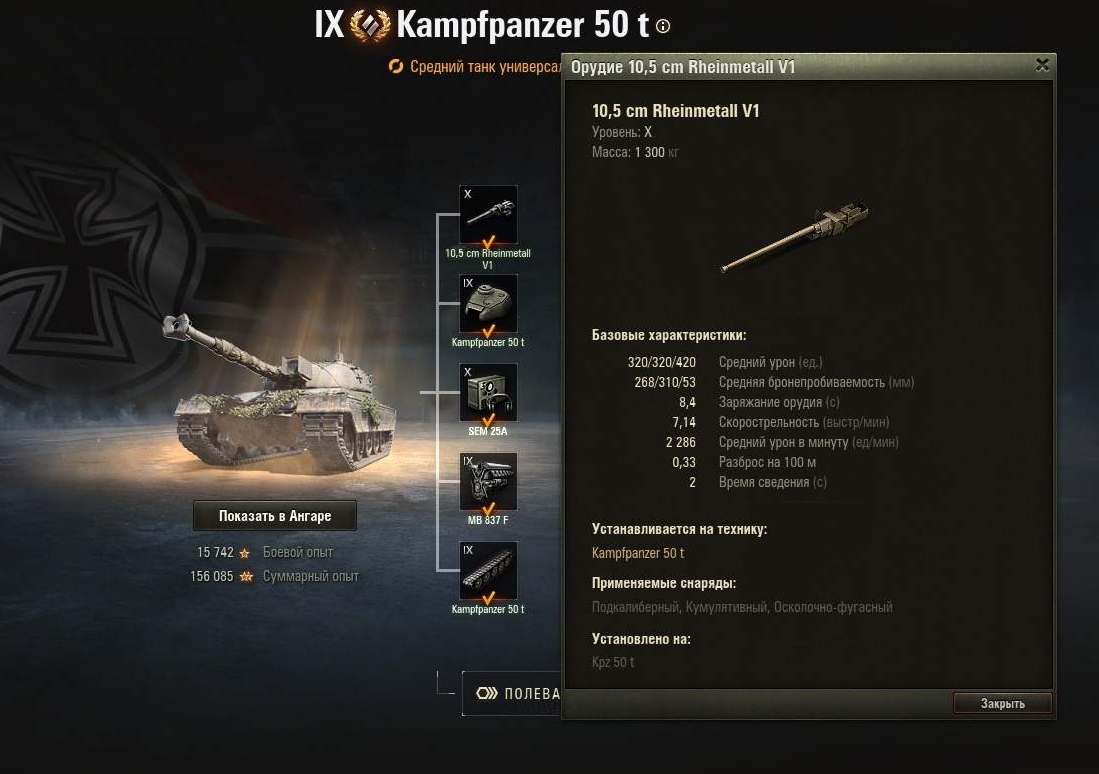Open the info icon beside the tank name
Screen dimensions: 1099x774
(663, 27)
